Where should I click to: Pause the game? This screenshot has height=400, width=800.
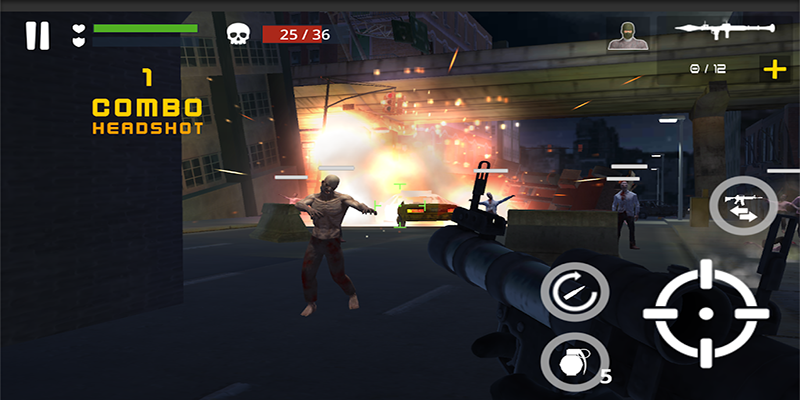pyautogui.click(x=37, y=36)
